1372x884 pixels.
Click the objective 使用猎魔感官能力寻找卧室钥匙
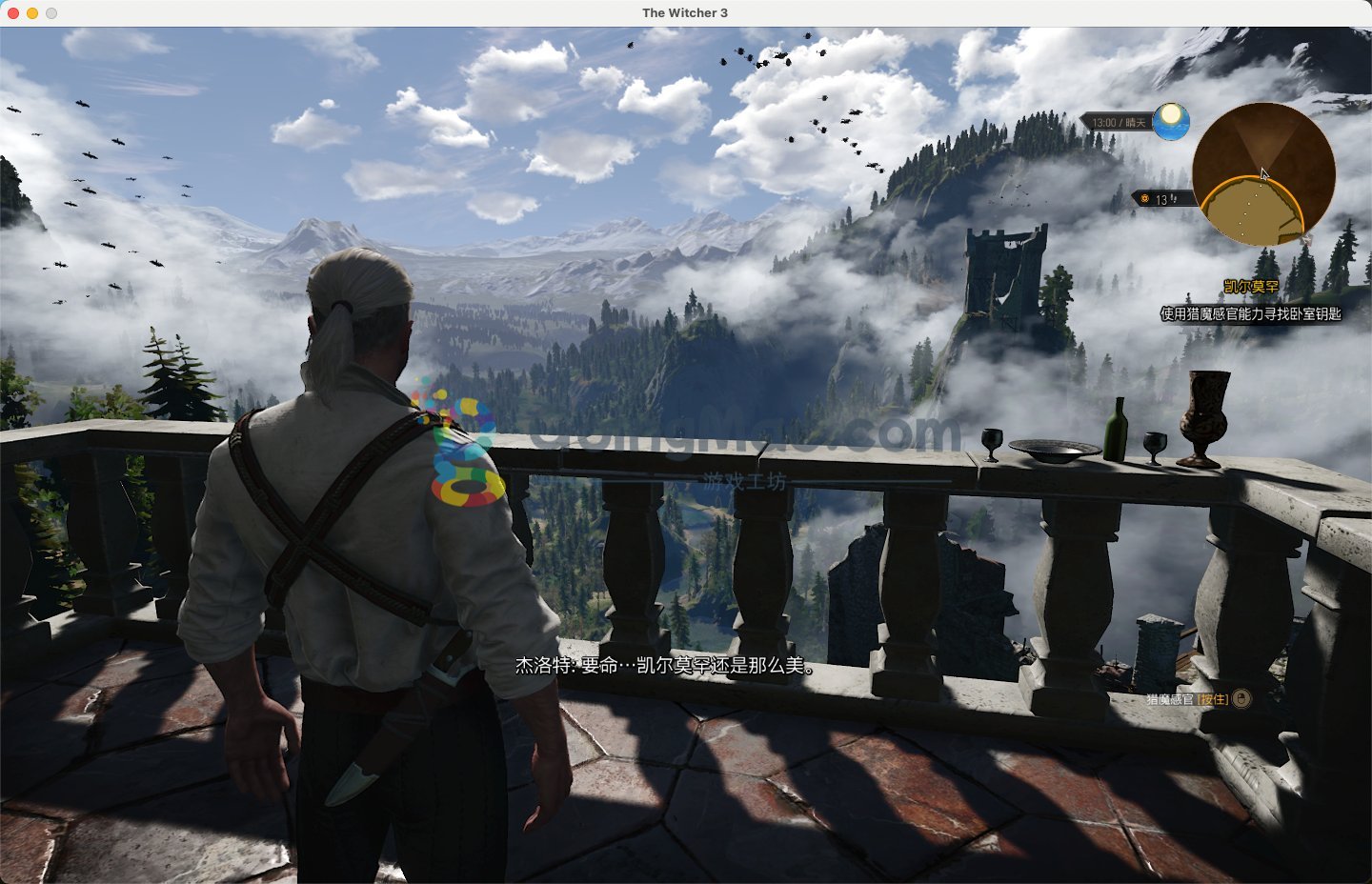(x=1249, y=311)
